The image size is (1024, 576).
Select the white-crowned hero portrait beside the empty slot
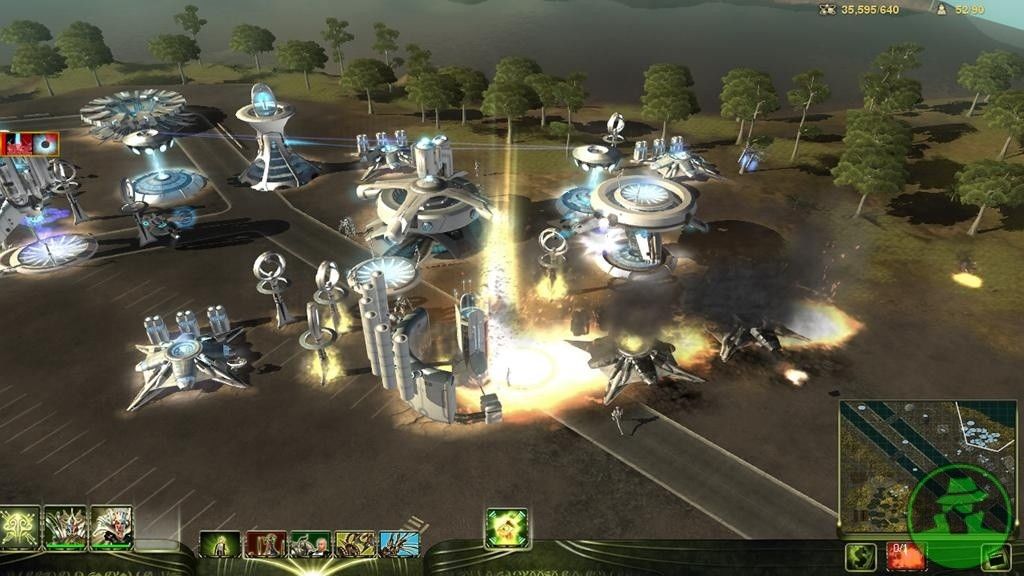pyautogui.click(x=111, y=527)
